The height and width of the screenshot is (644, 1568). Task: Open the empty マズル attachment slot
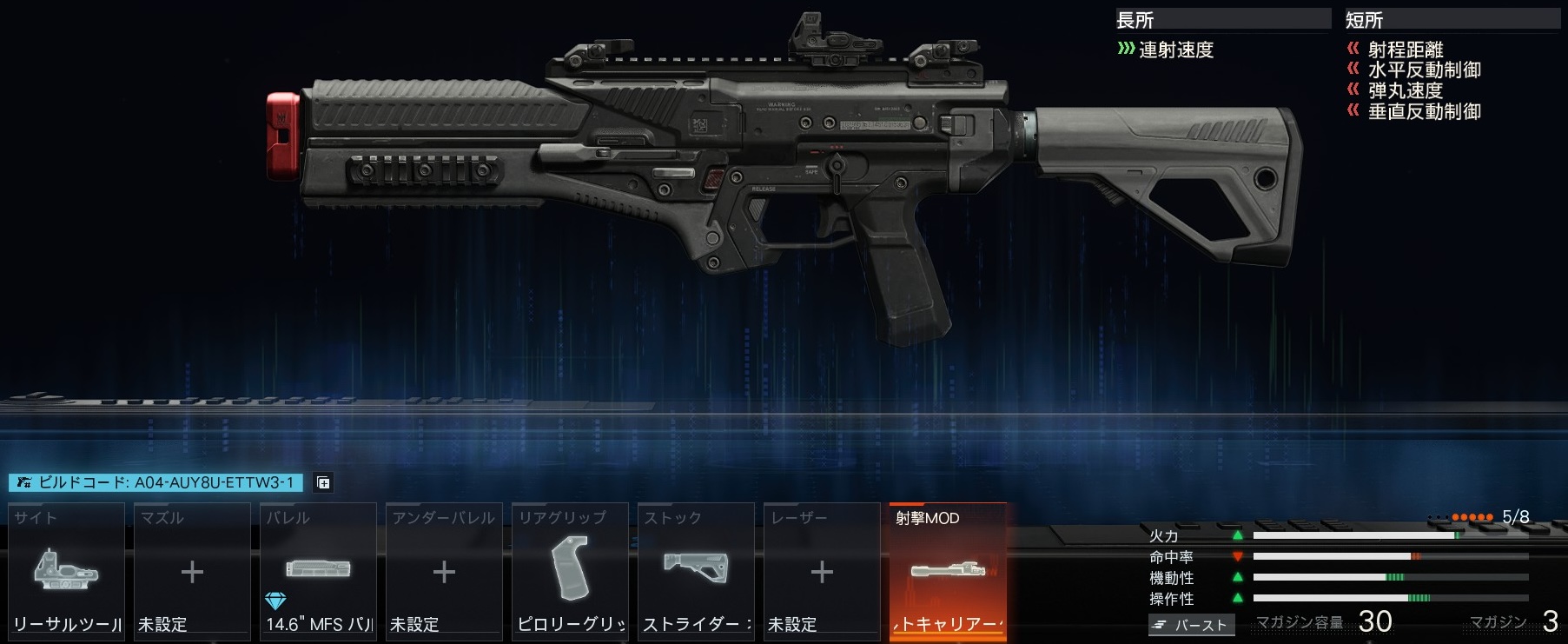click(192, 571)
